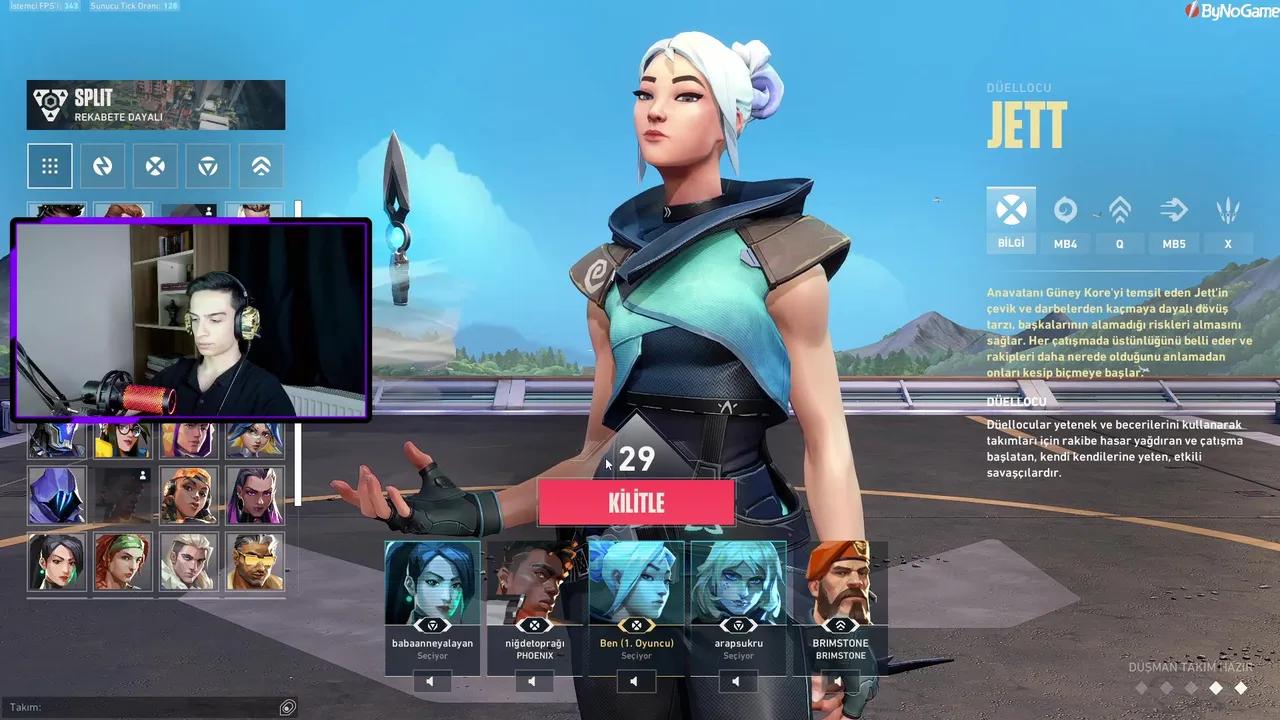Open the SPLIT map banner
The width and height of the screenshot is (1280, 720).
155,104
